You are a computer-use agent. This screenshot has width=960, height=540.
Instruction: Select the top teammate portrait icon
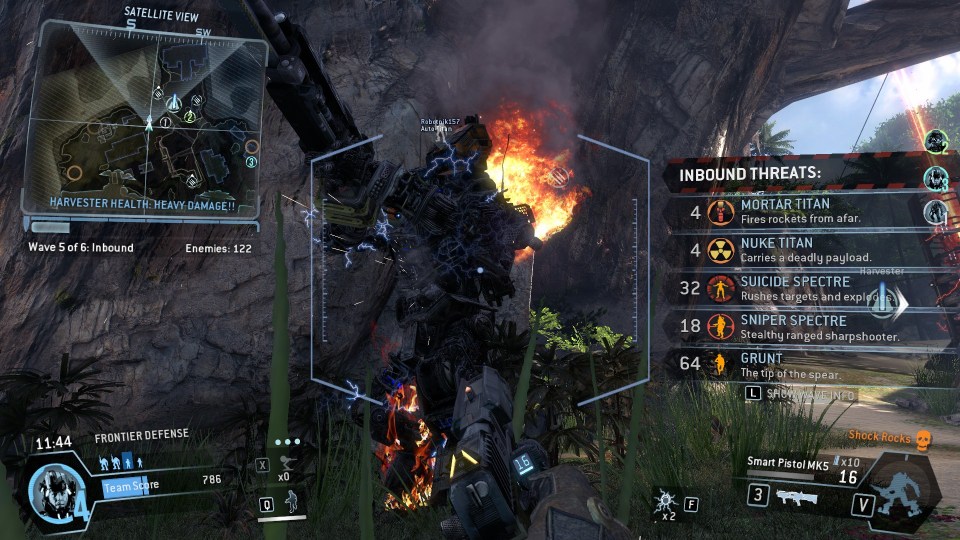click(935, 141)
